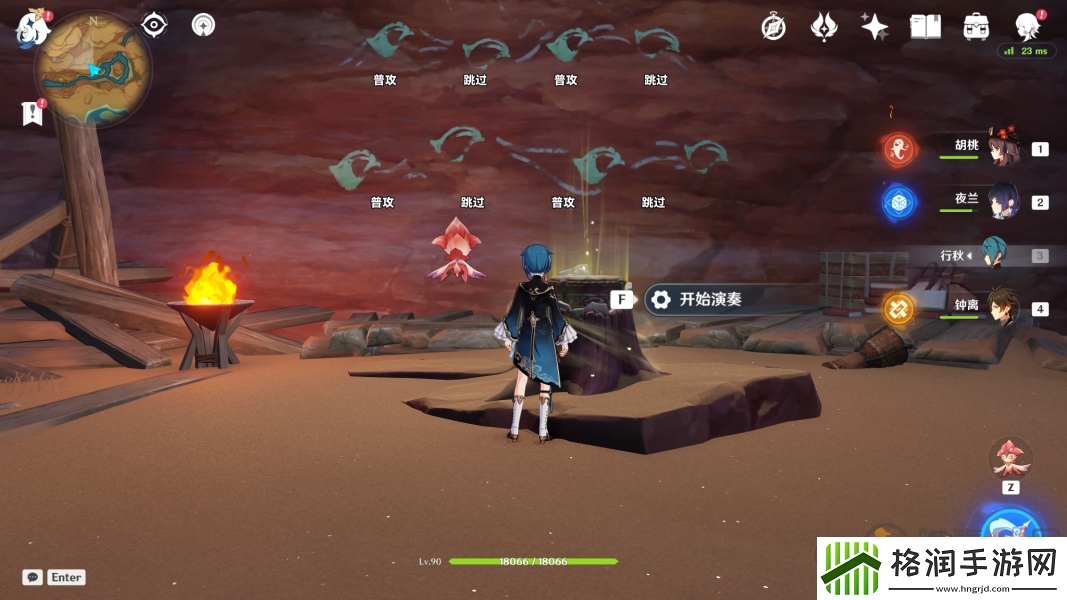
Task: Open the chat speech bubble
Action: coord(33,577)
